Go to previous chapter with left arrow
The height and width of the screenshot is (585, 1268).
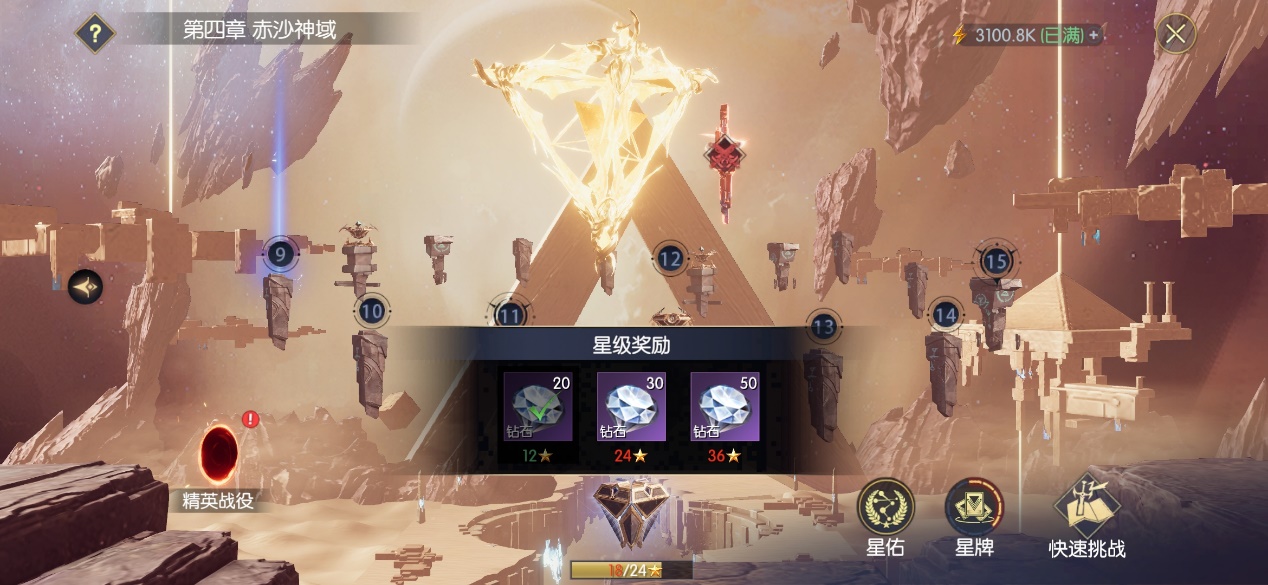[x=85, y=288]
